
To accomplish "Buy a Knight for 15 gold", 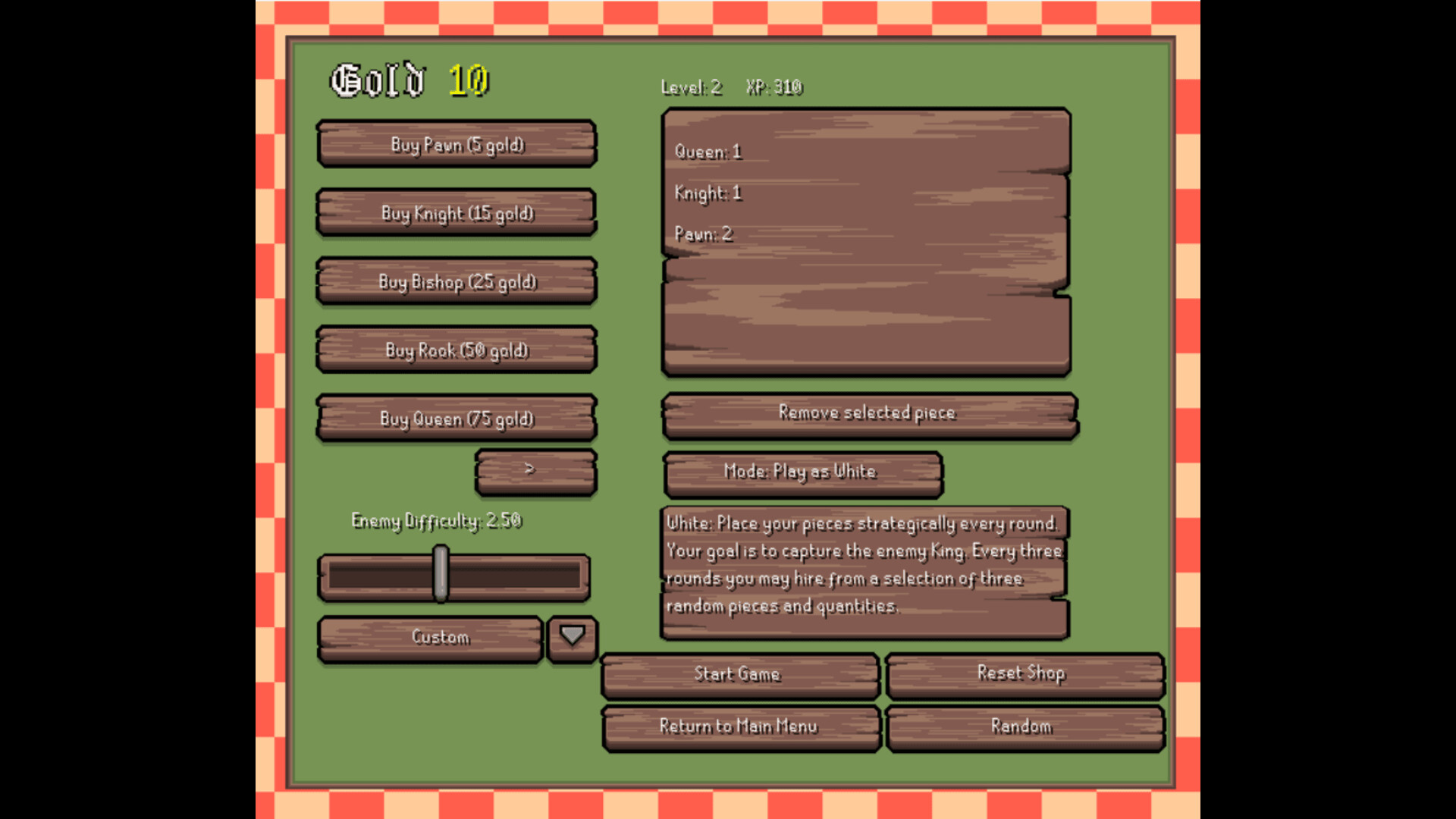I will (x=456, y=213).
